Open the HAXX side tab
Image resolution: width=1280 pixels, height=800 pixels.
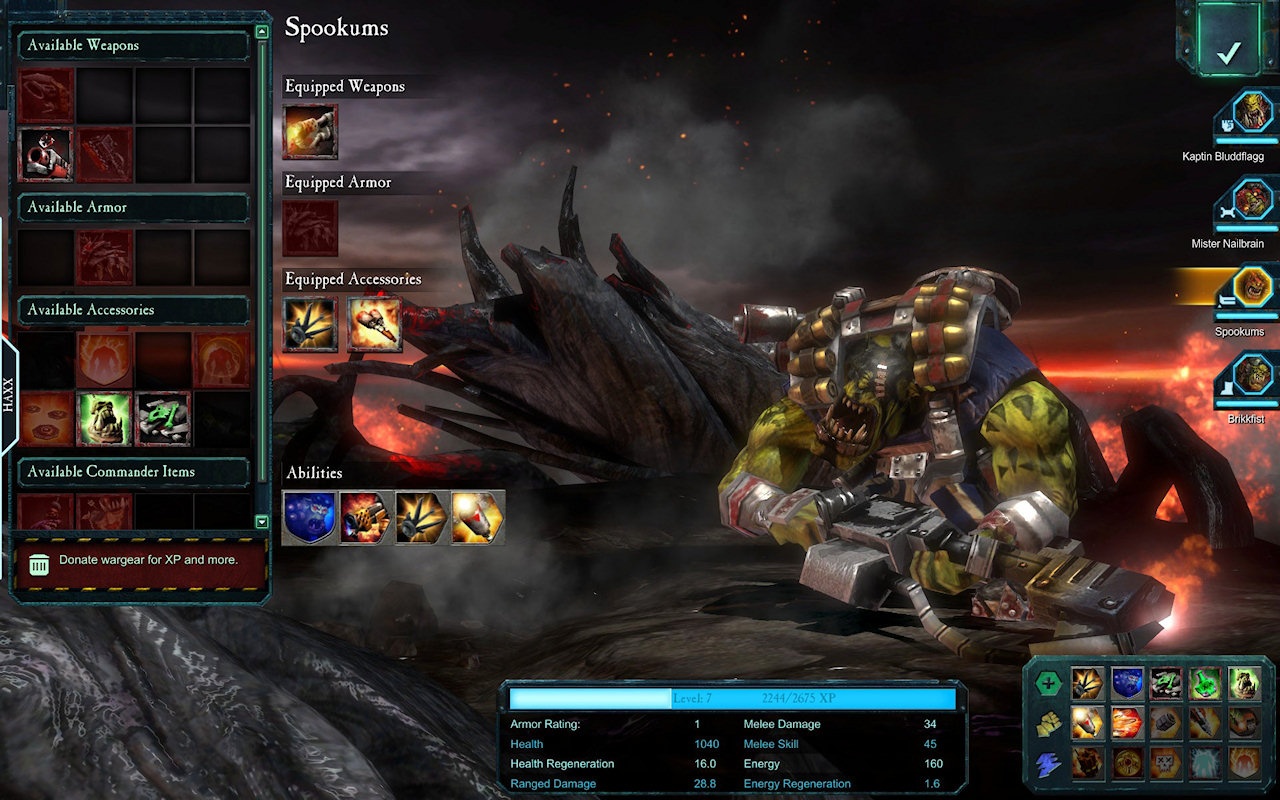(x=8, y=396)
